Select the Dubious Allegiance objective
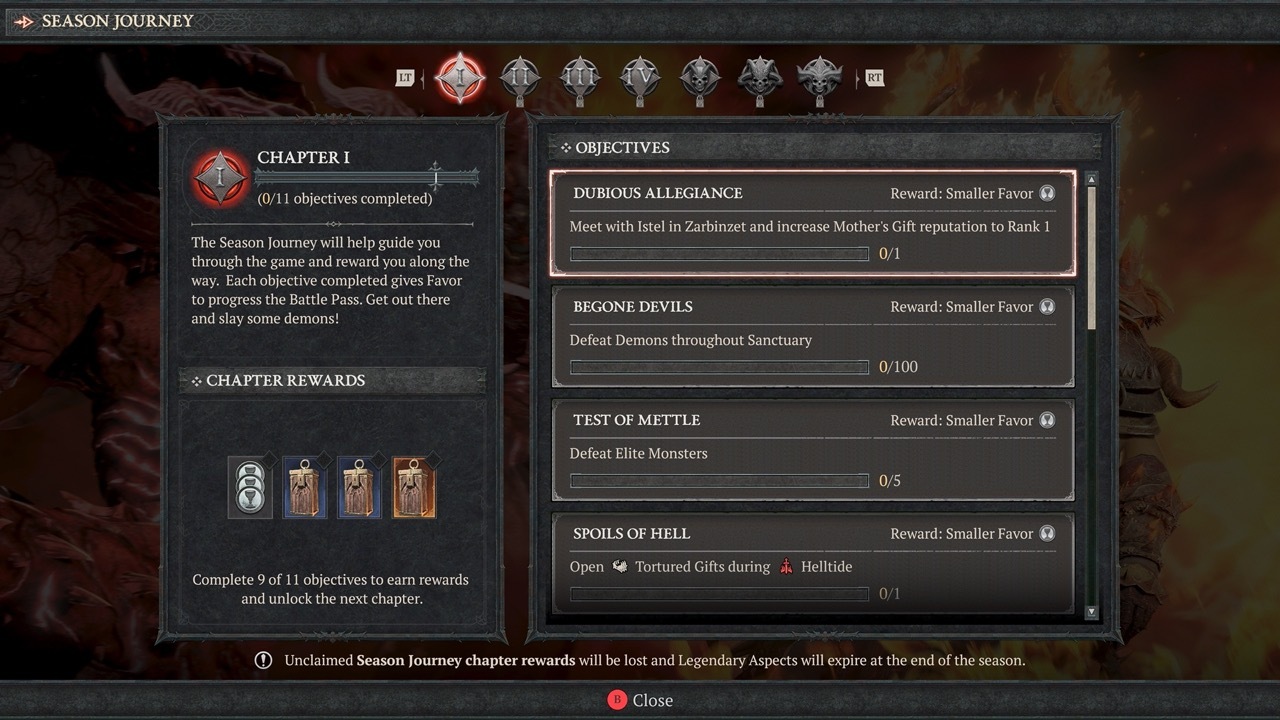Screen dimensions: 1280x720 click(x=812, y=223)
